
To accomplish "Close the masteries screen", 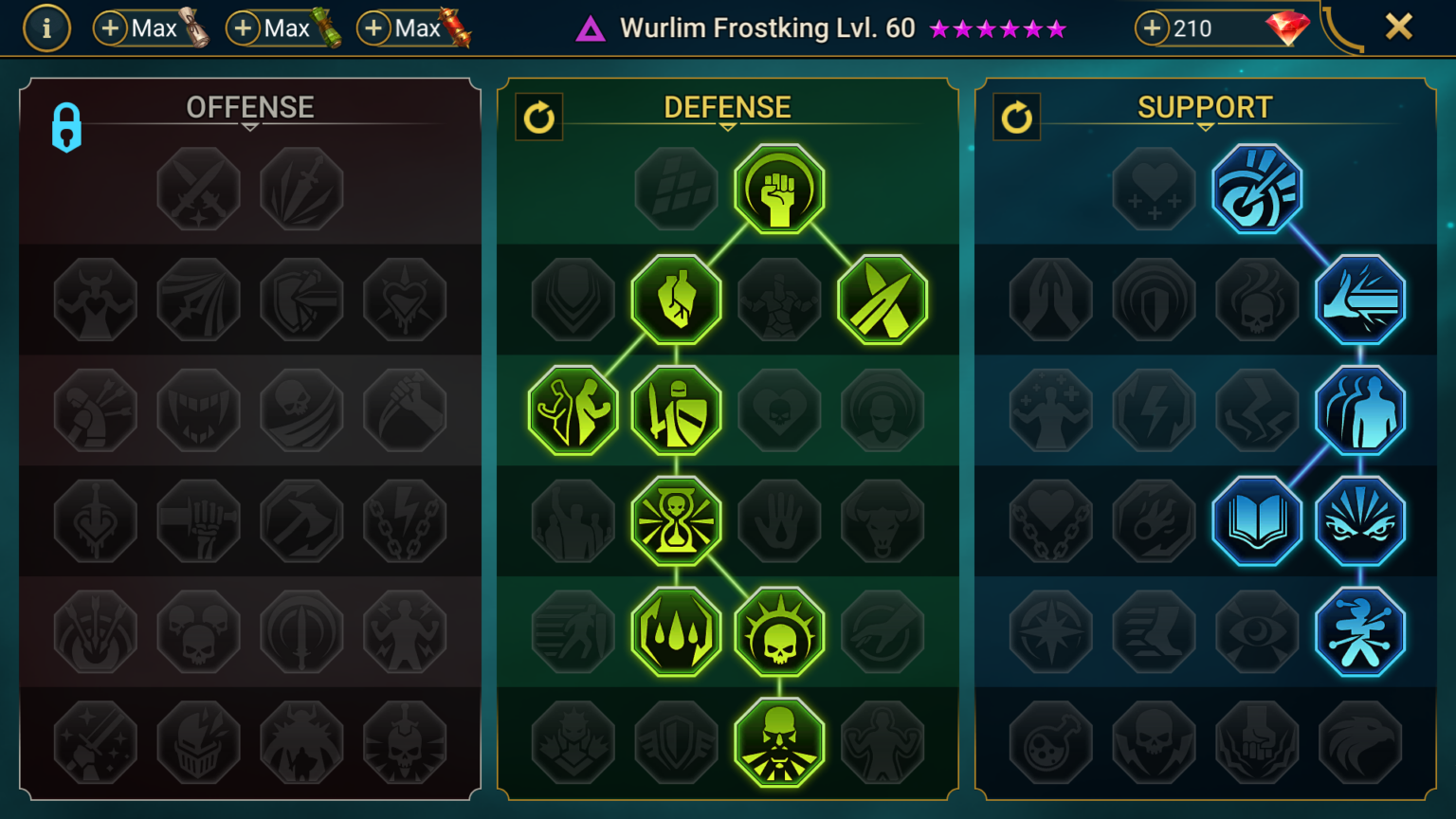I will click(1398, 27).
